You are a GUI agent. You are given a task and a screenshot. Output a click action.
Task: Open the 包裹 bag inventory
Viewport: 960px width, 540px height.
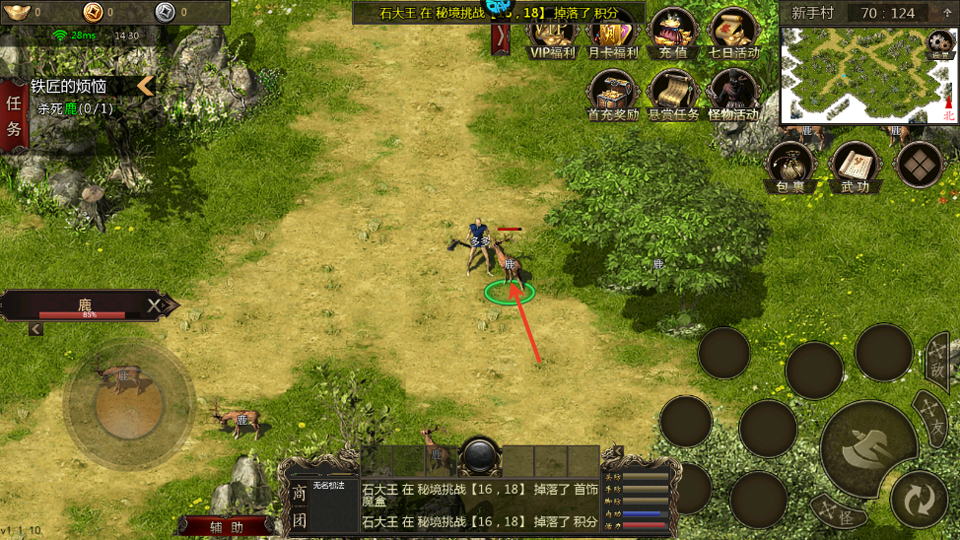790,166
